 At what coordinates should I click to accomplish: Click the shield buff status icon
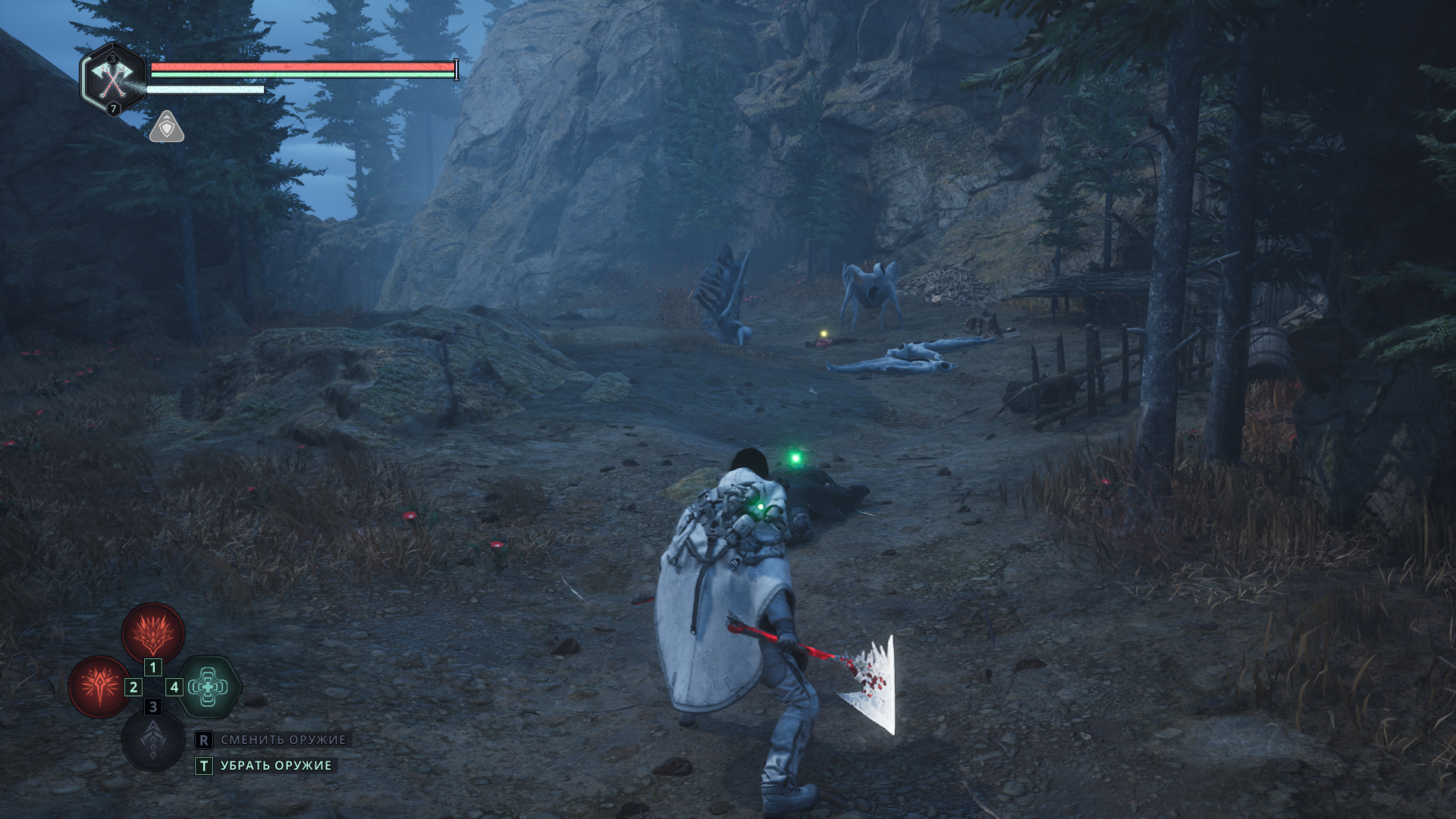[167, 127]
